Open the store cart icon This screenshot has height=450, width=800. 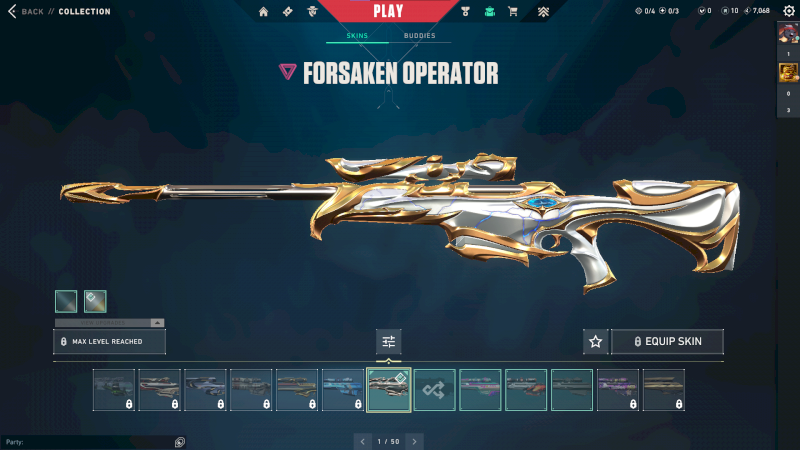[513, 12]
